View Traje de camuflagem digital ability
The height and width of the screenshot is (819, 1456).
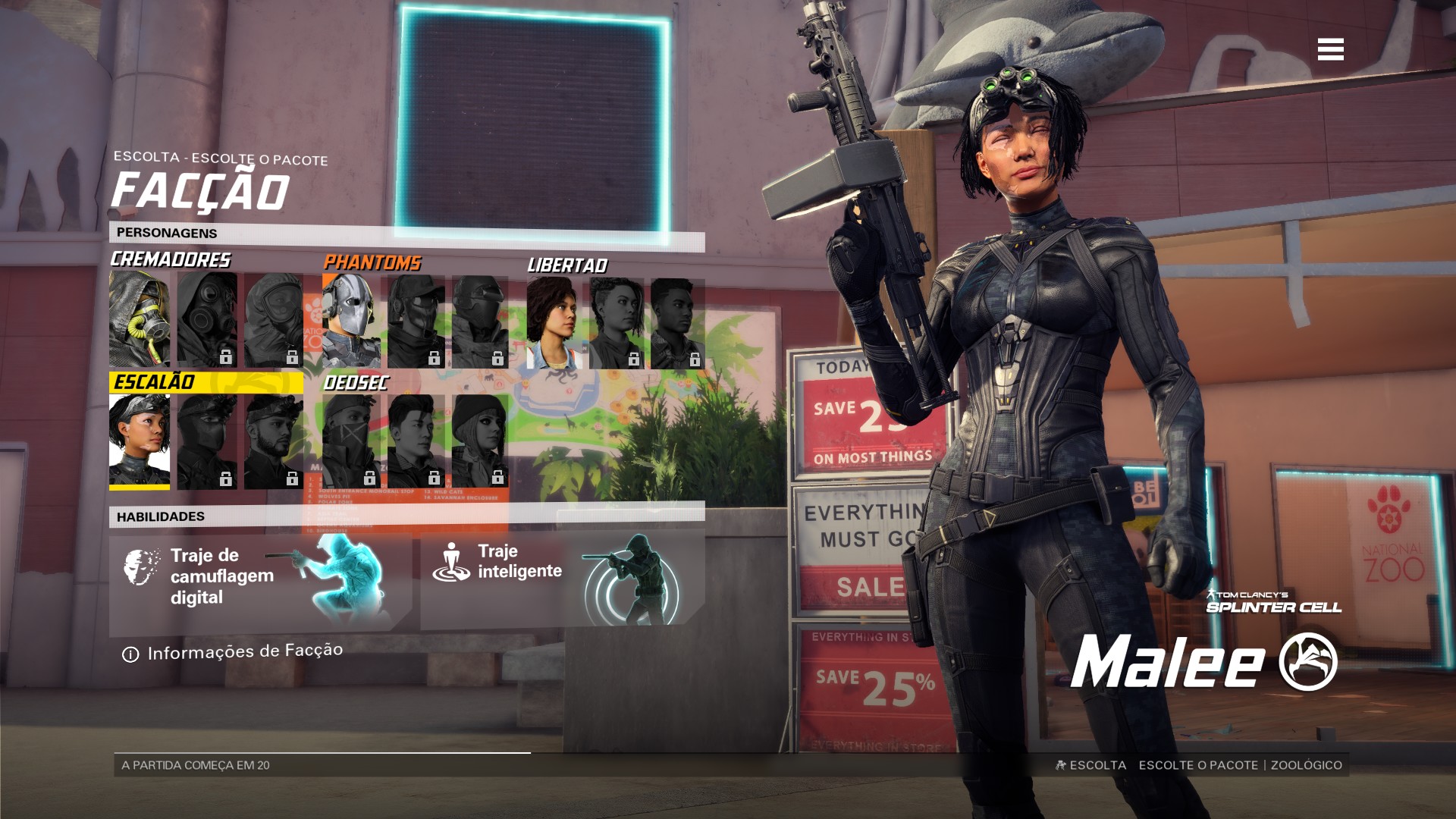[x=260, y=581]
